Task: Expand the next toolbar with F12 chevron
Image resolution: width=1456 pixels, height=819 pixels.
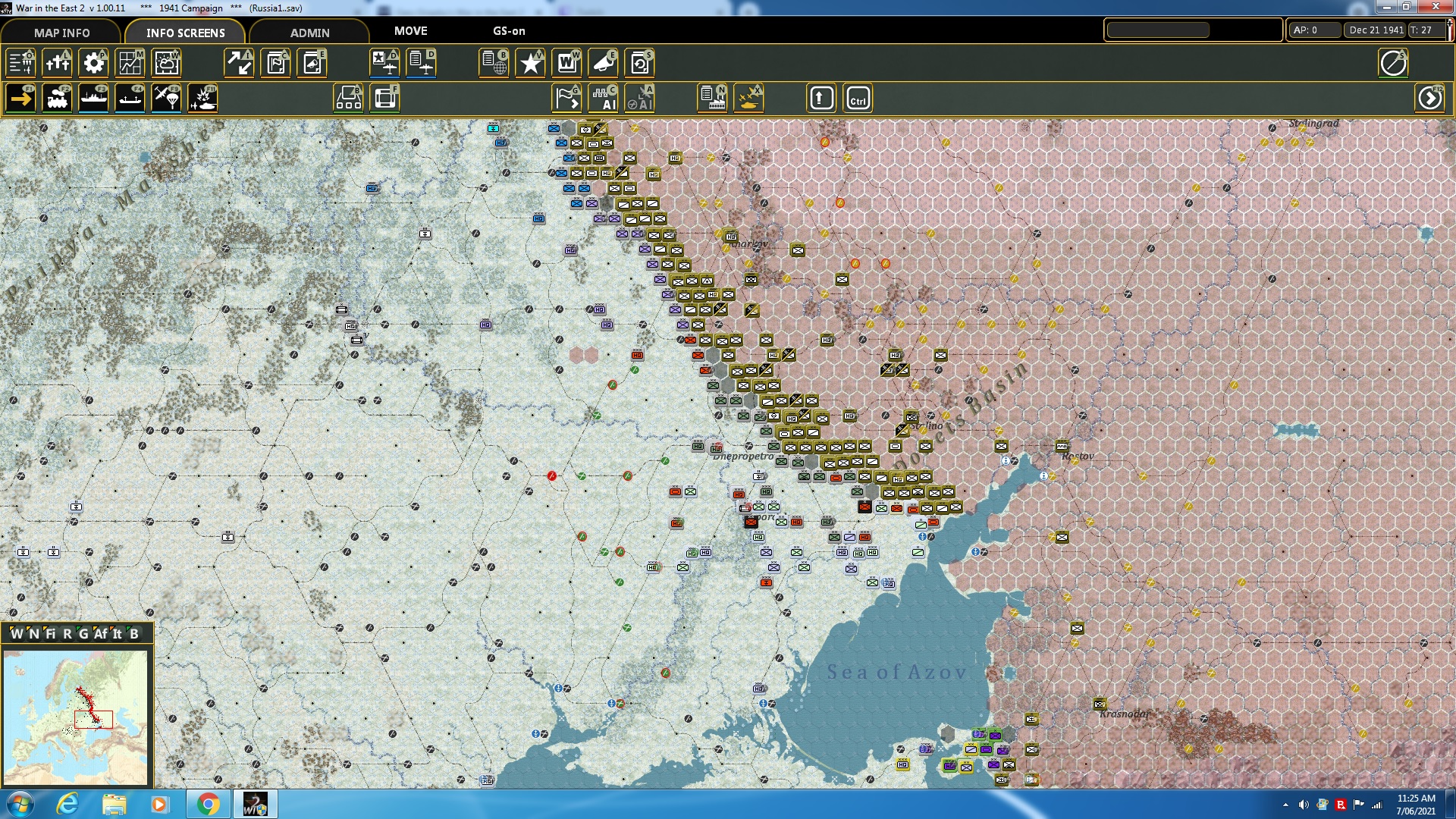Action: tap(1430, 98)
